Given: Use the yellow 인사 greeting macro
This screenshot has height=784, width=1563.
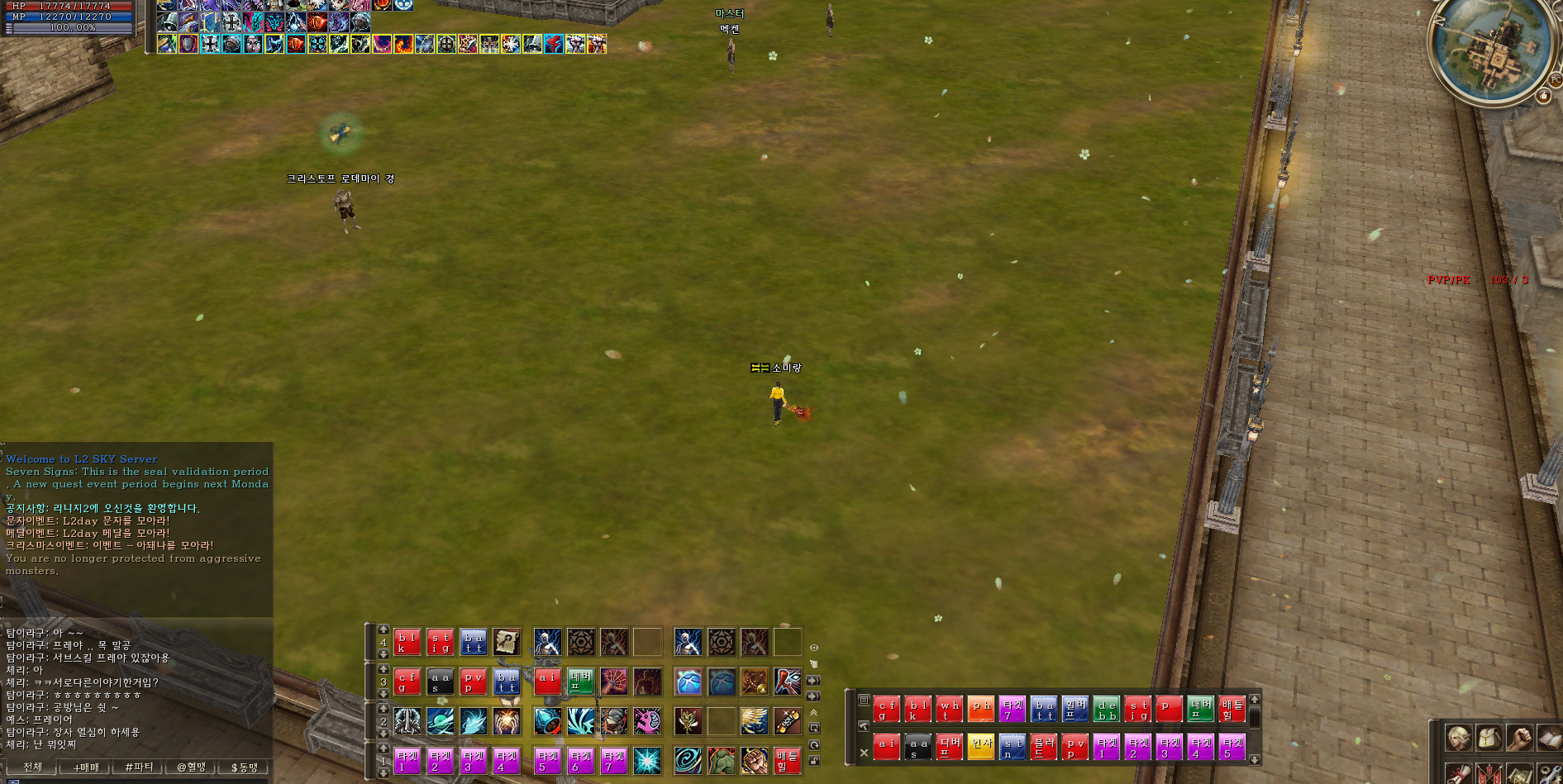Looking at the screenshot, I should [x=981, y=748].
